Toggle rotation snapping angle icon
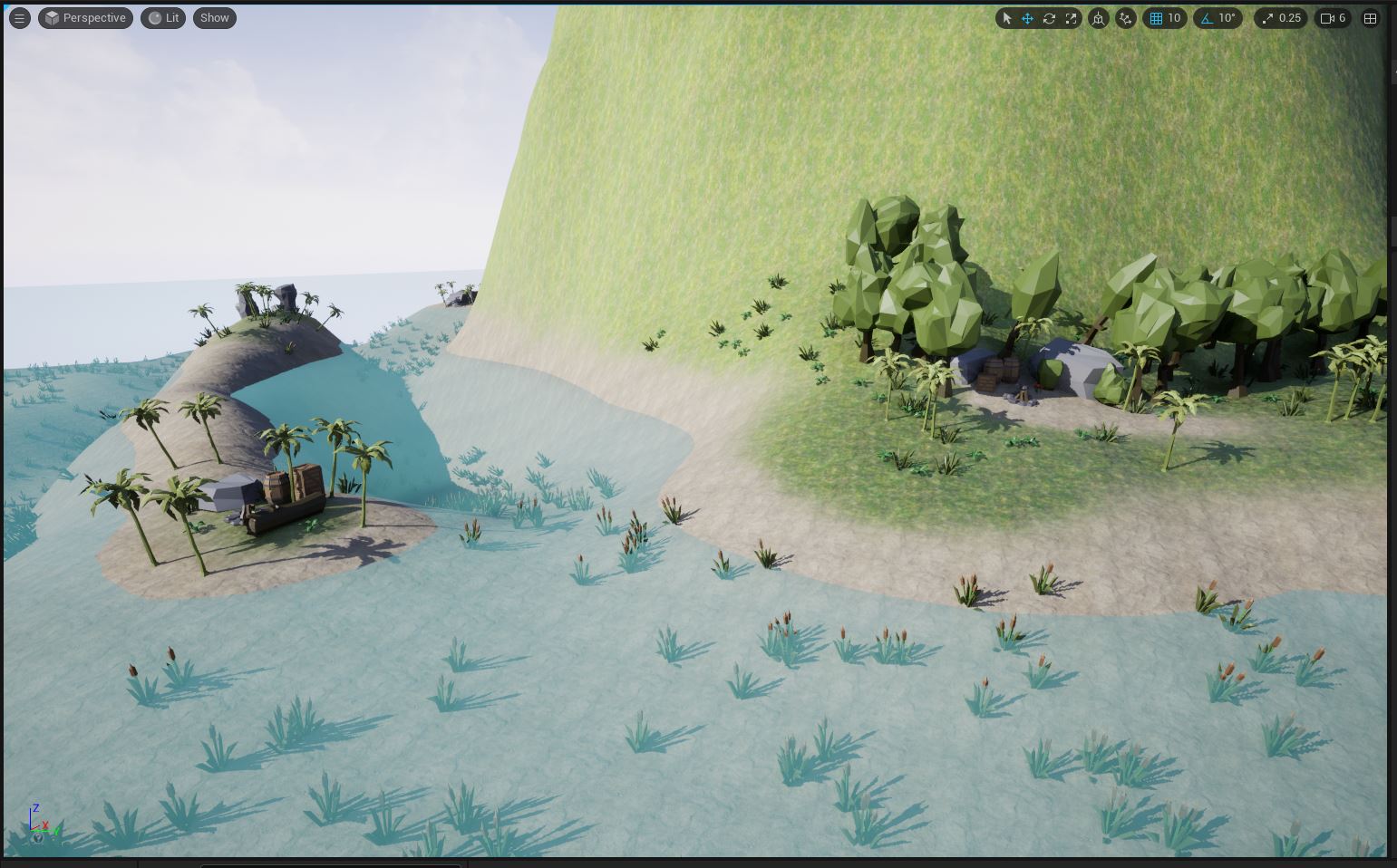 point(1207,18)
